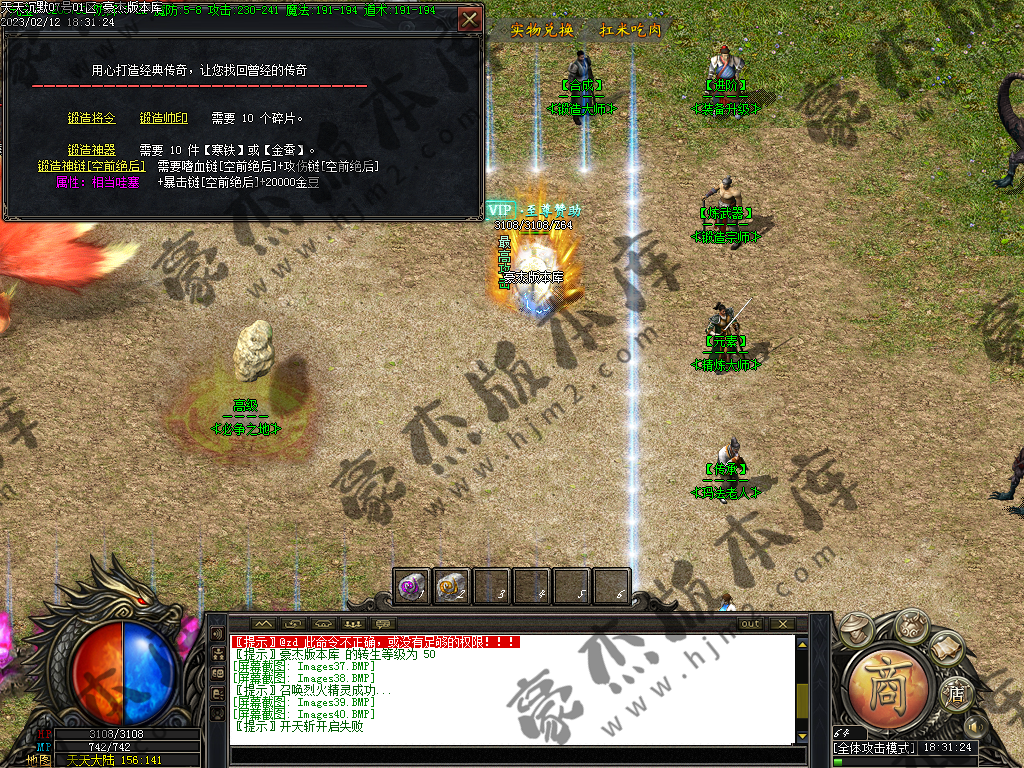Choose the 锻造将令 forging option
The image size is (1024, 768).
(x=91, y=118)
